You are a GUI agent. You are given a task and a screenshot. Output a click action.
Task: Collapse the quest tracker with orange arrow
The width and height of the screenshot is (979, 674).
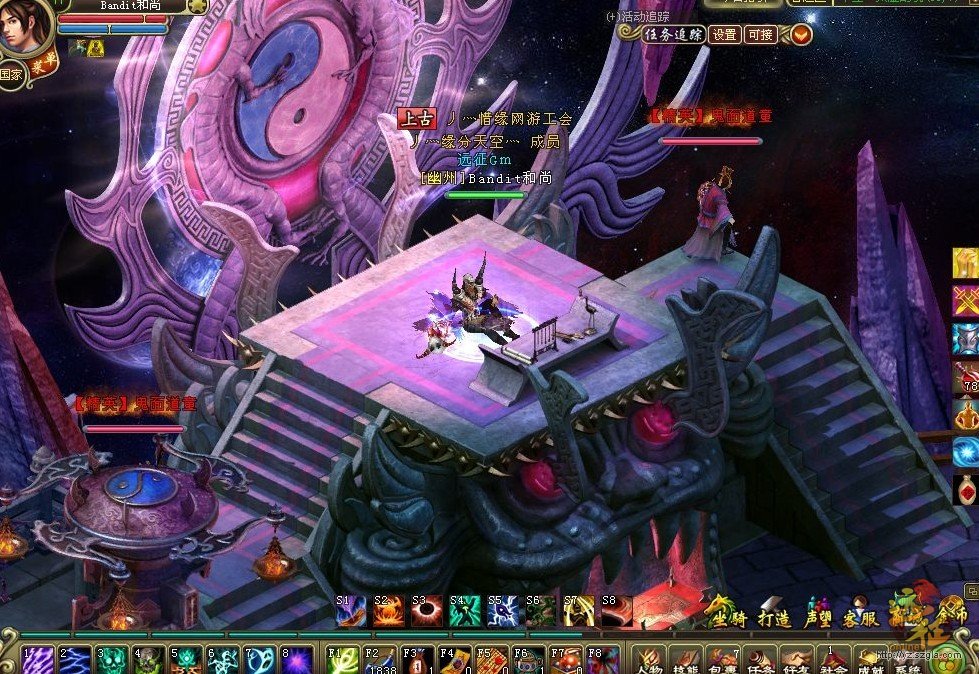click(x=801, y=34)
